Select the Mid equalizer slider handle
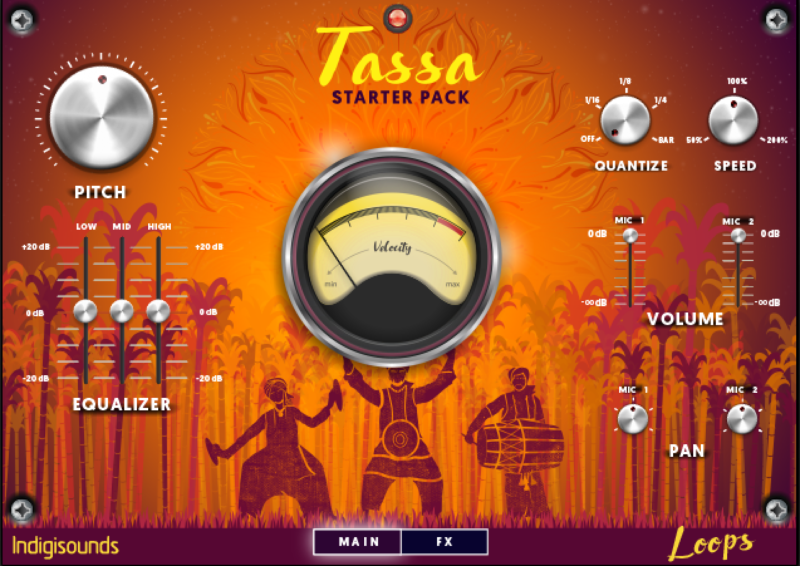This screenshot has height=566, width=800. point(122,311)
